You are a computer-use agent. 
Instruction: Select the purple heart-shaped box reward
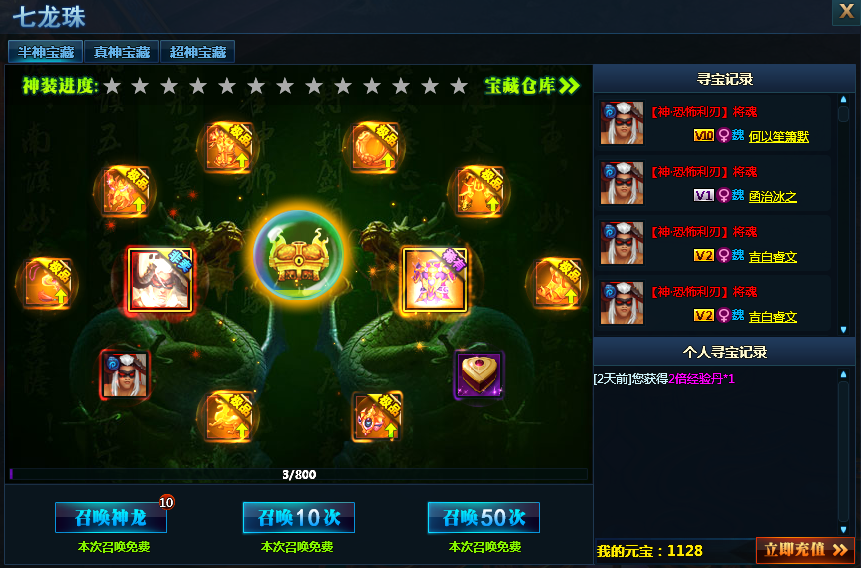coord(479,374)
